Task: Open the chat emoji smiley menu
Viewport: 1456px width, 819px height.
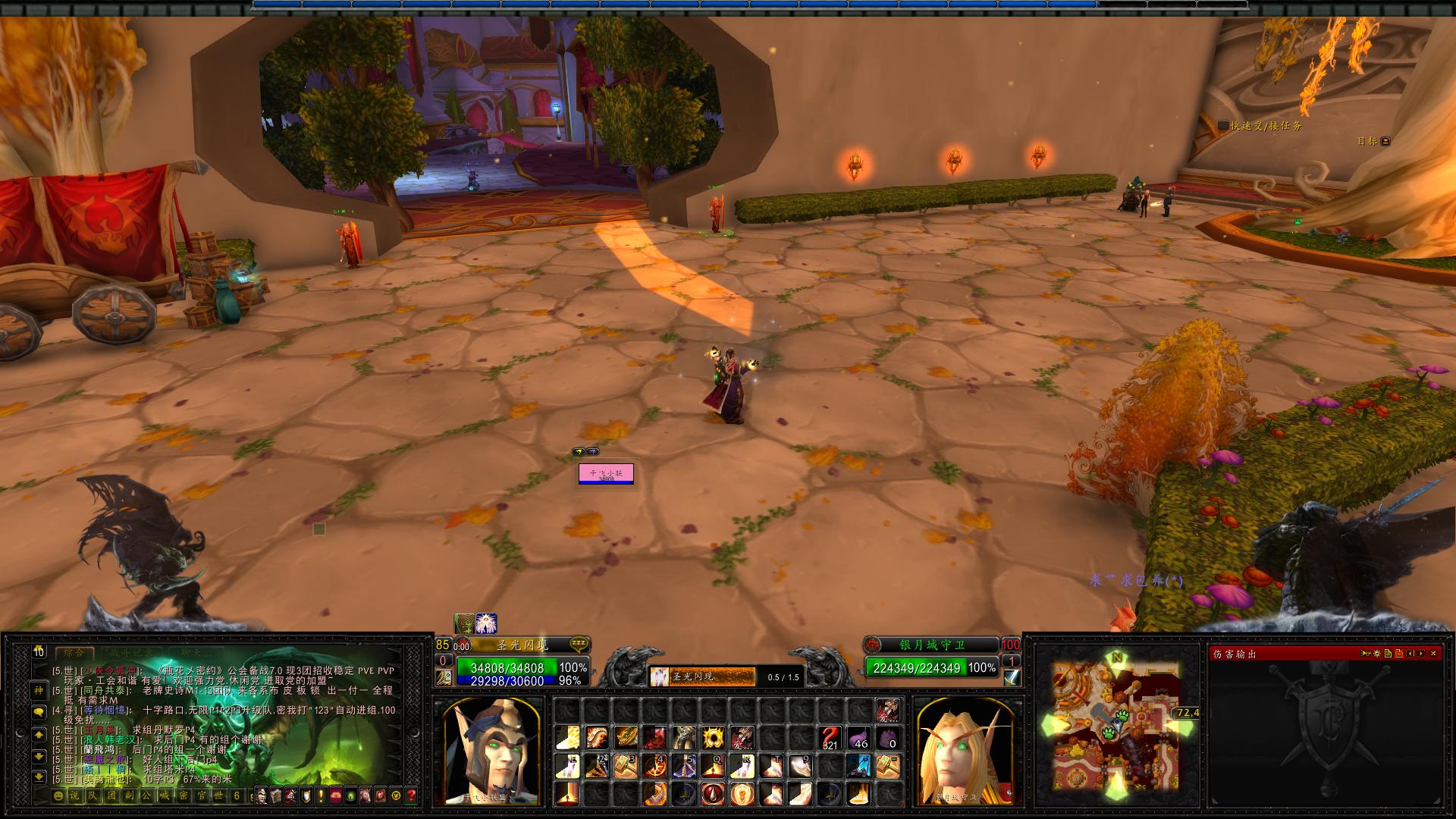Action: tap(58, 795)
